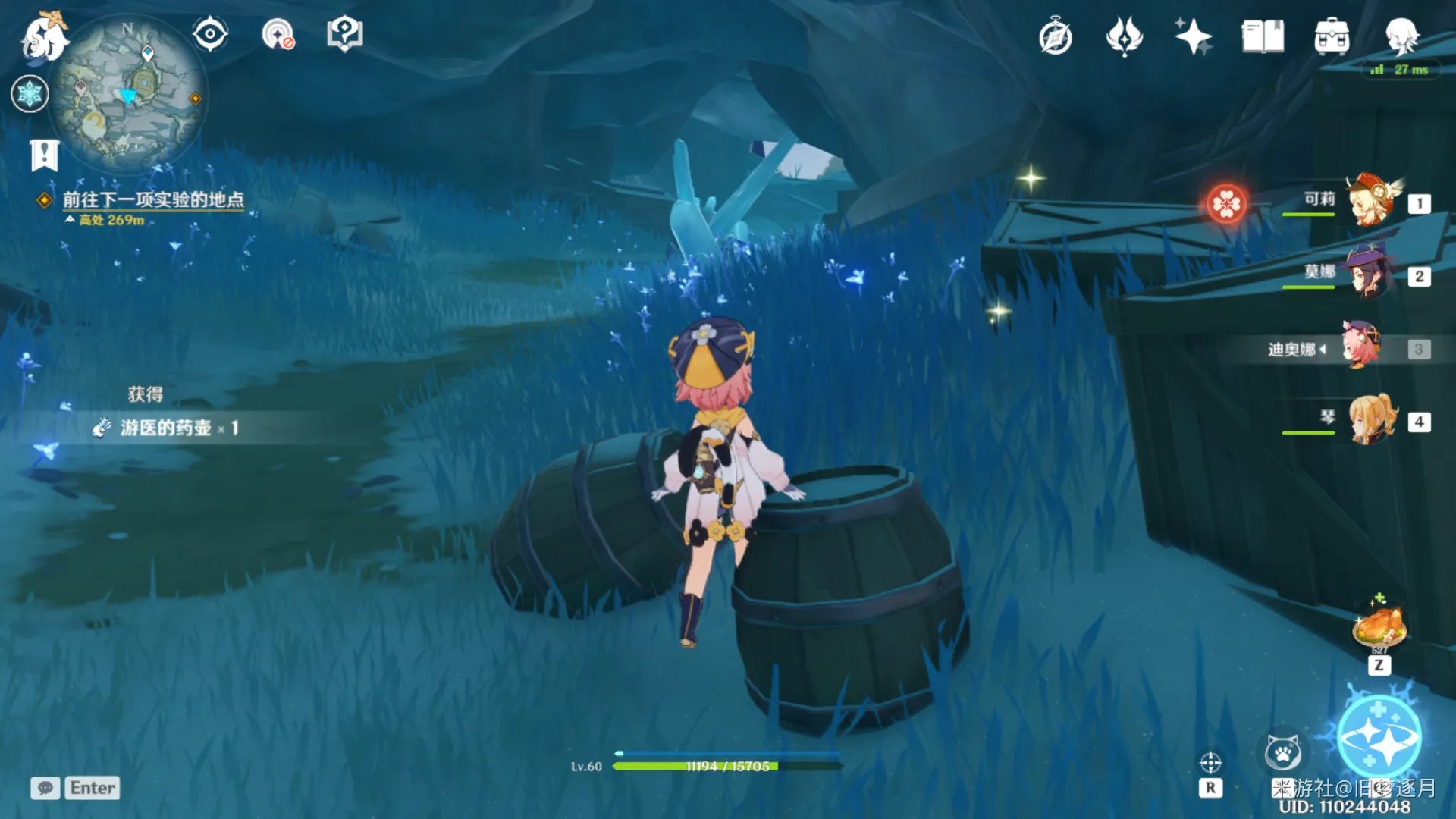Switch to party member 琴

click(1373, 419)
